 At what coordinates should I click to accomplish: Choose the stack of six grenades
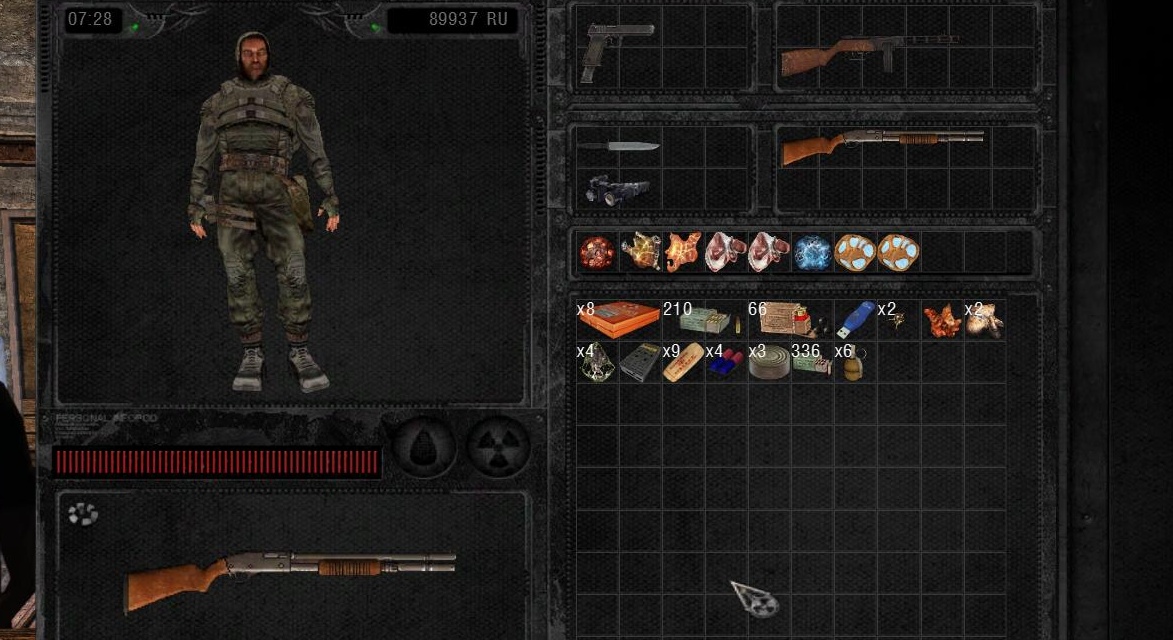(x=852, y=363)
